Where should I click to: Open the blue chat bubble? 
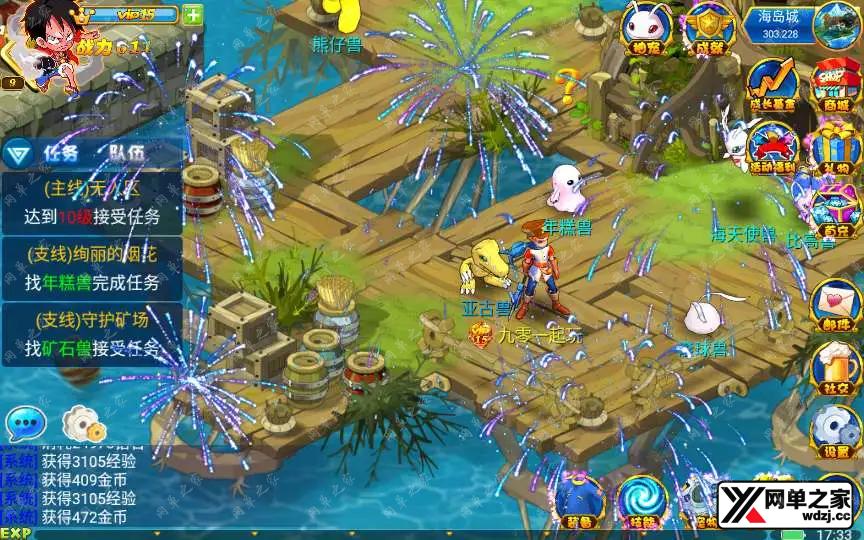(26, 424)
